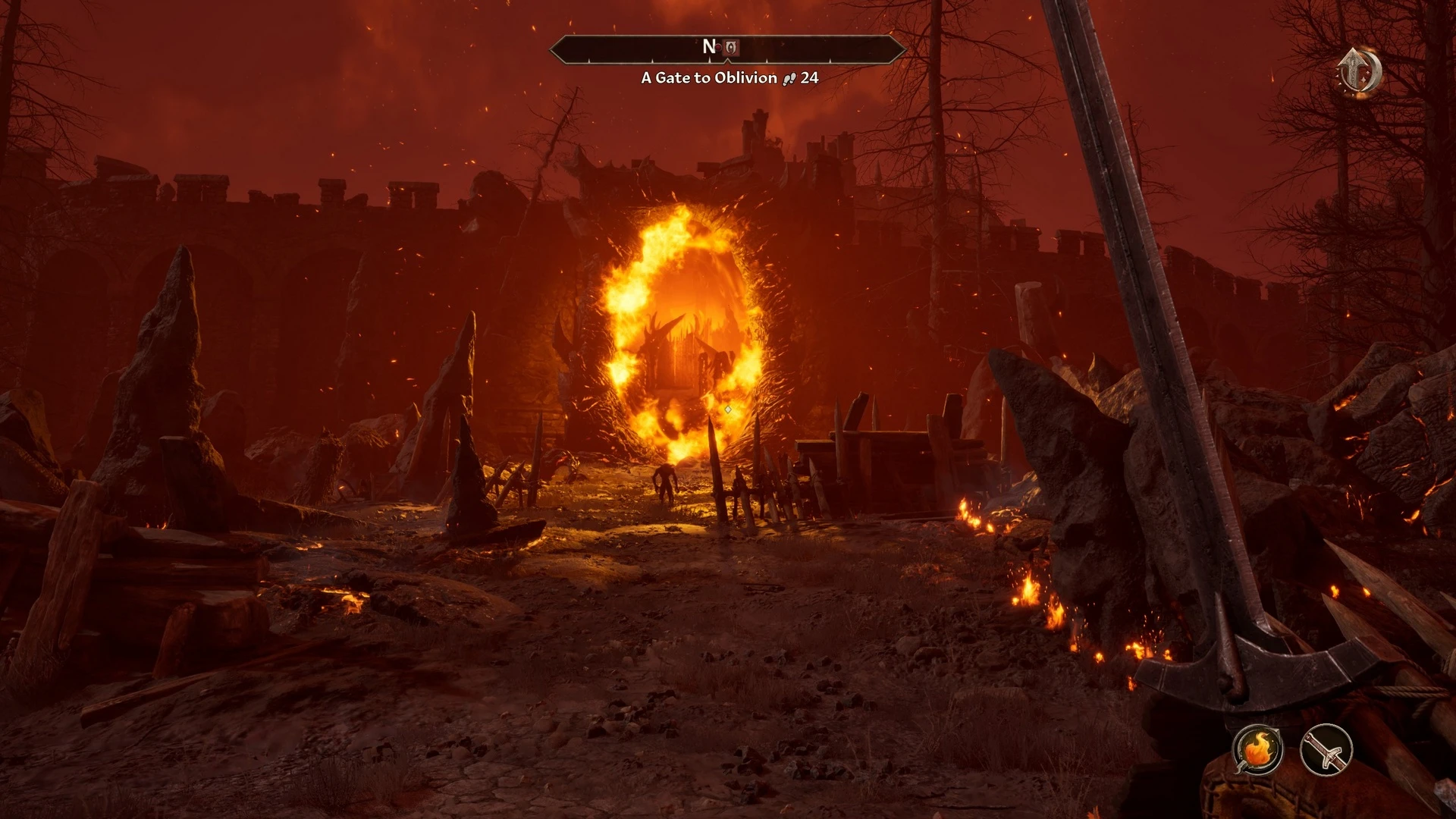The width and height of the screenshot is (1456, 819).
Task: Click the emblem icon in the top-right corner
Action: point(1360,72)
